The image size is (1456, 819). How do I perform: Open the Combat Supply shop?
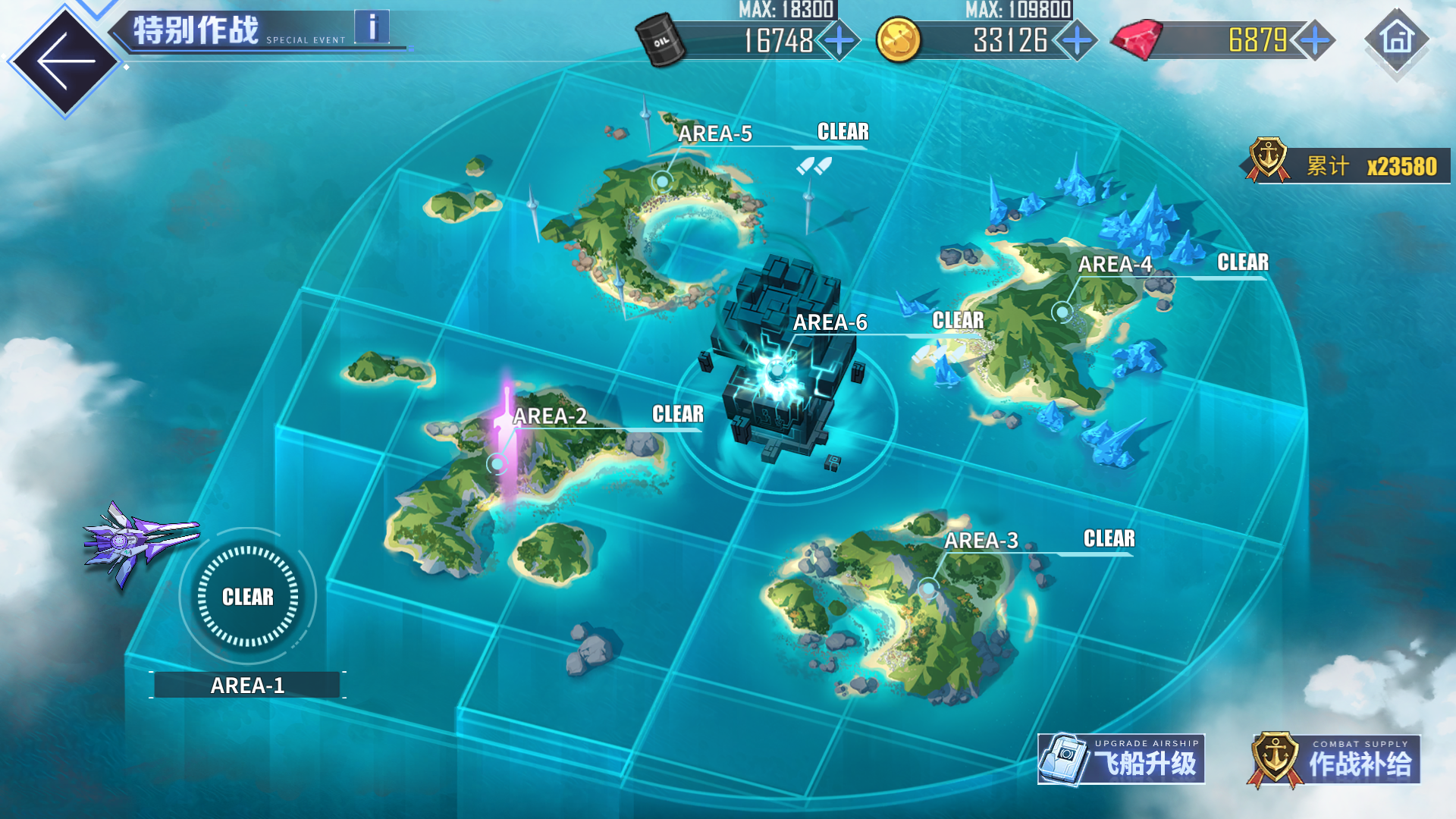(1334, 759)
